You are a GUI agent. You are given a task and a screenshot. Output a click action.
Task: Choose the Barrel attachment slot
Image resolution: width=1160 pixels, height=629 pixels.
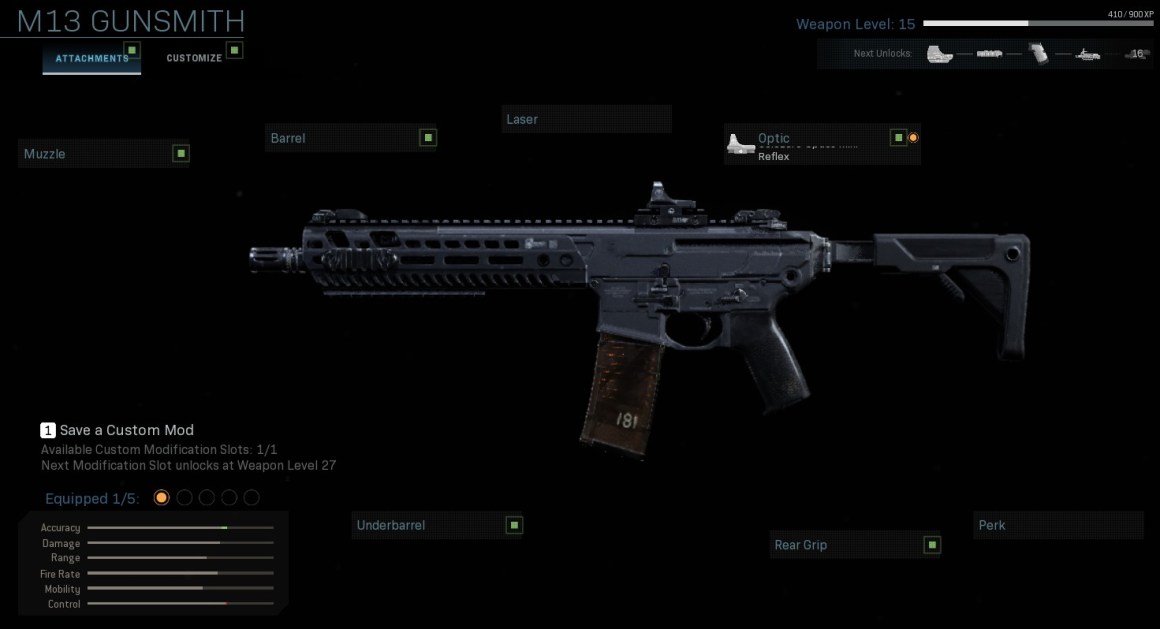(351, 138)
